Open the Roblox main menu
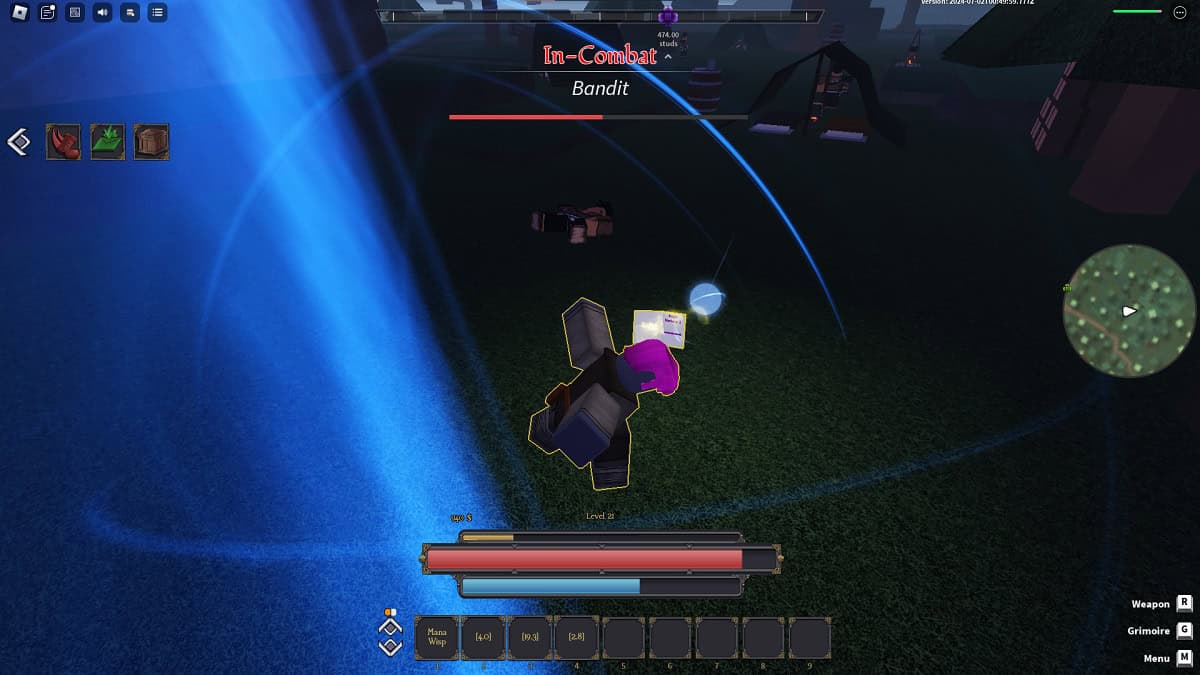 [20, 13]
